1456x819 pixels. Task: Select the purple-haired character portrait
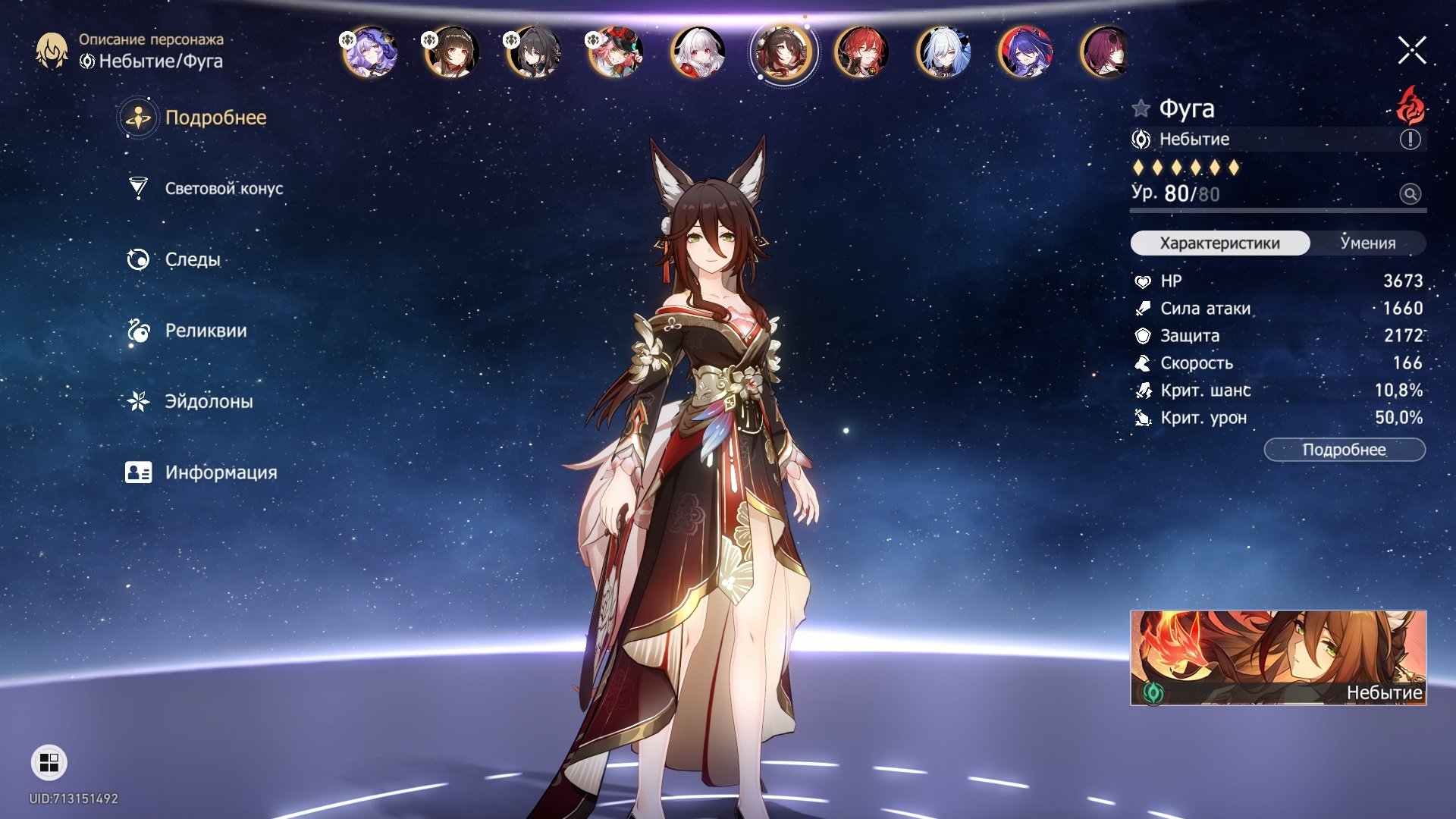pos(369,52)
